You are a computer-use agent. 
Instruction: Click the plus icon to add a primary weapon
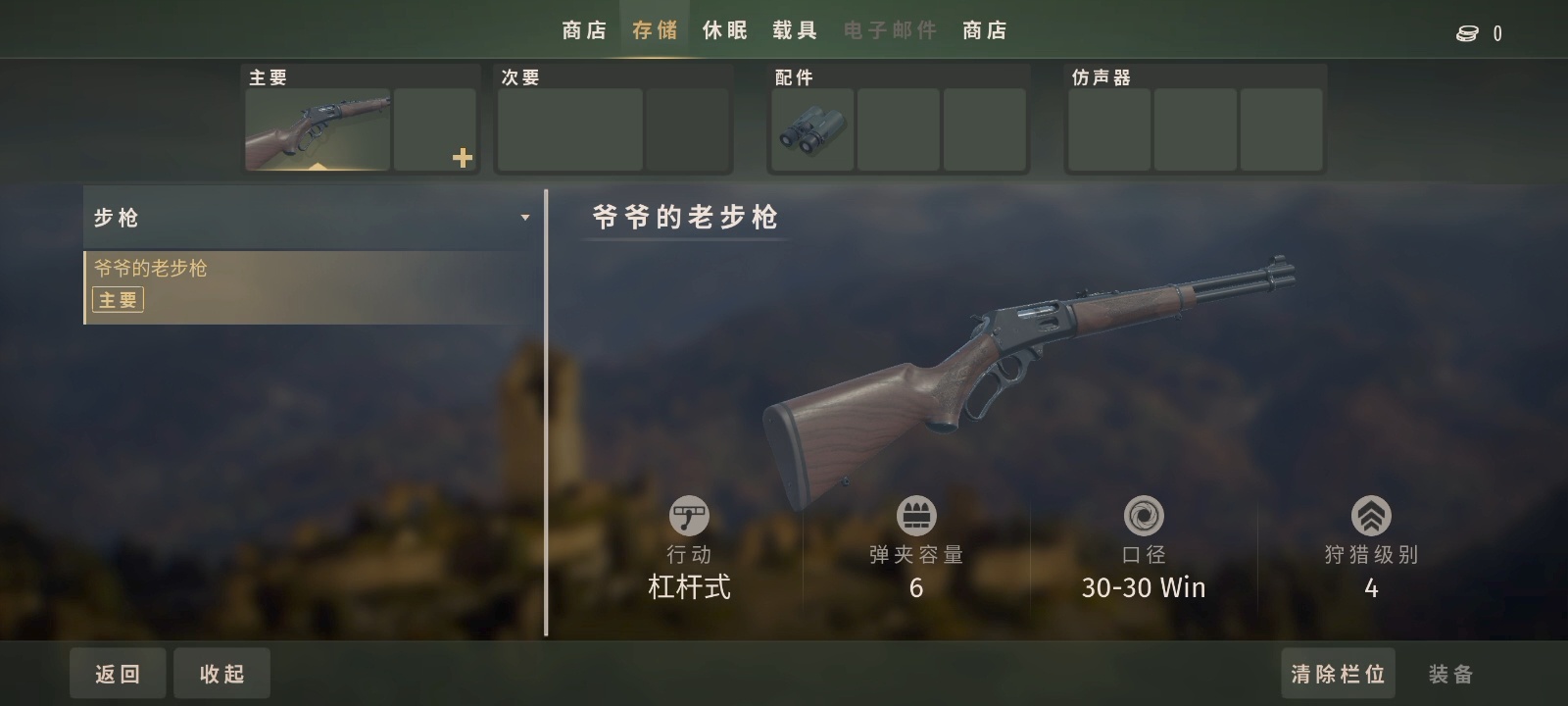[x=463, y=157]
